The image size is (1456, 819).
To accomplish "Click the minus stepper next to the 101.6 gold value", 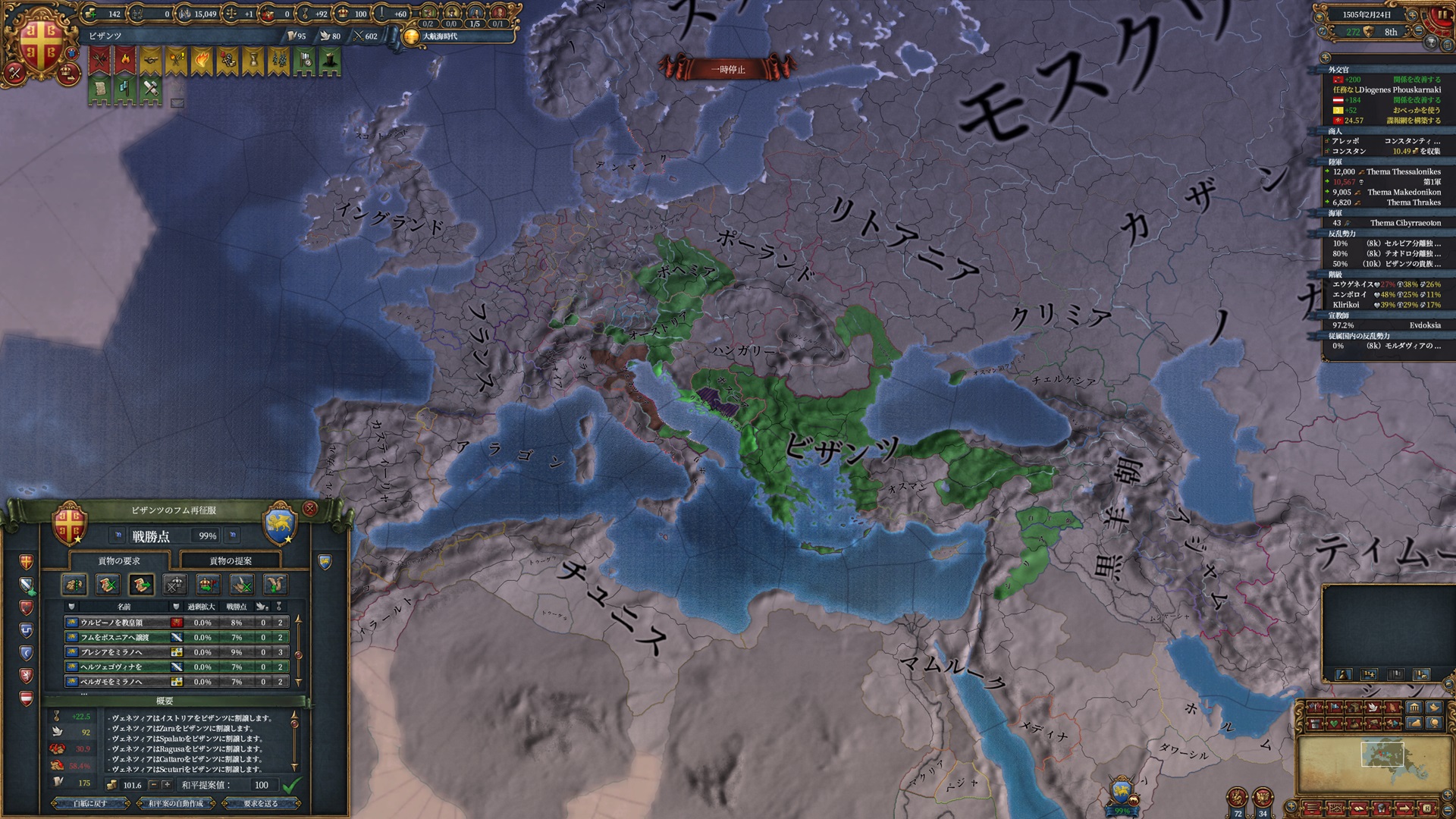I will point(154,786).
